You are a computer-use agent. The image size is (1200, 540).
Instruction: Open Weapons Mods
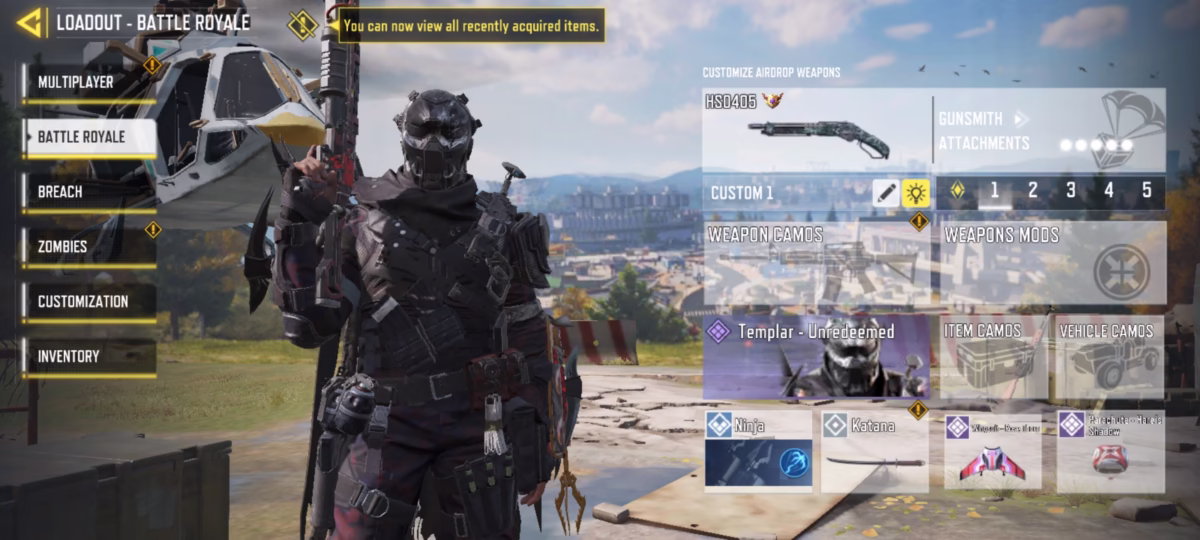point(1052,264)
